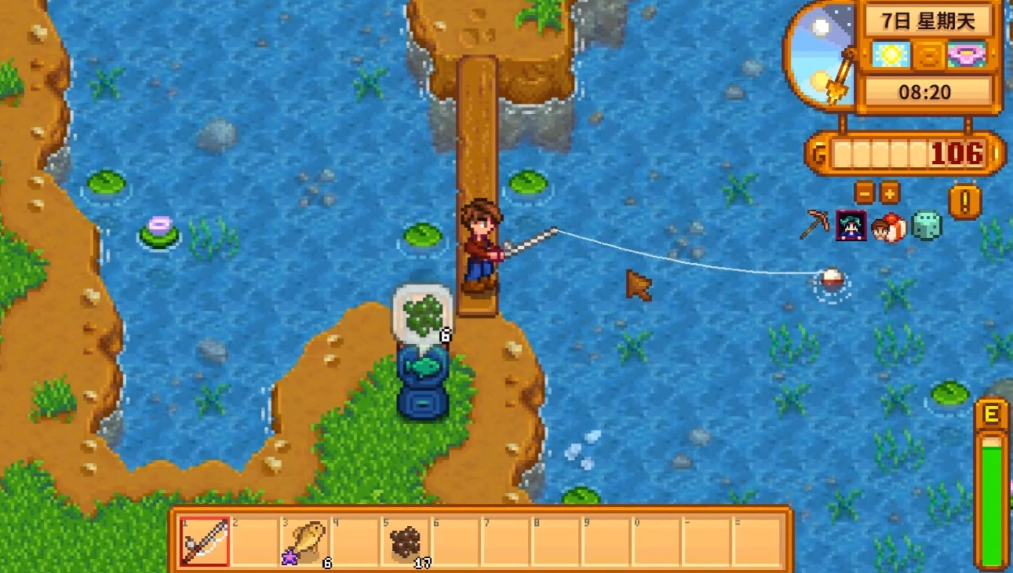Open the quest journal exclamation icon
Viewport: 1013px width, 573px height.
966,201
